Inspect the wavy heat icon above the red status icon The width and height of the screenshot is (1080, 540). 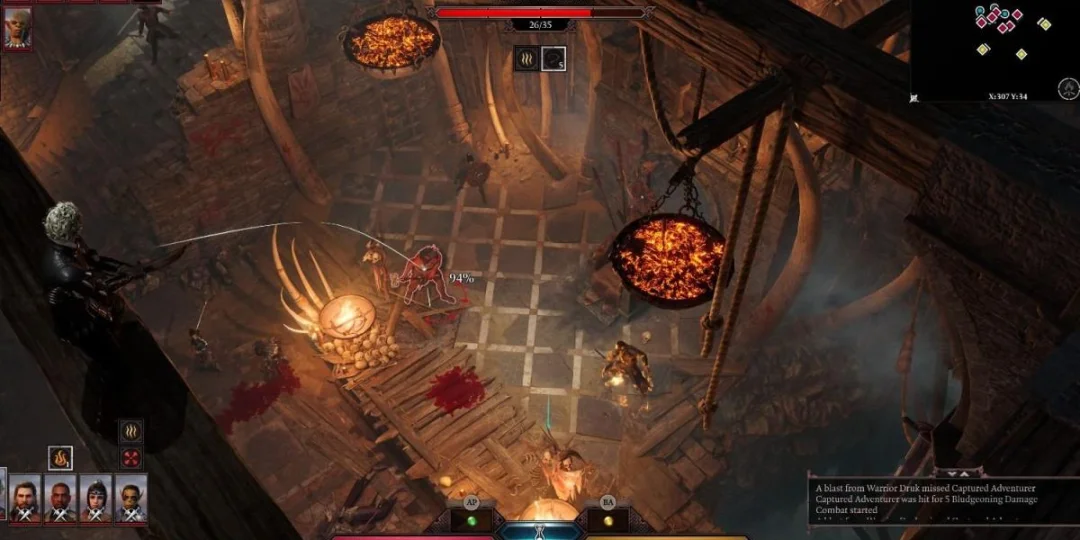[x=131, y=432]
